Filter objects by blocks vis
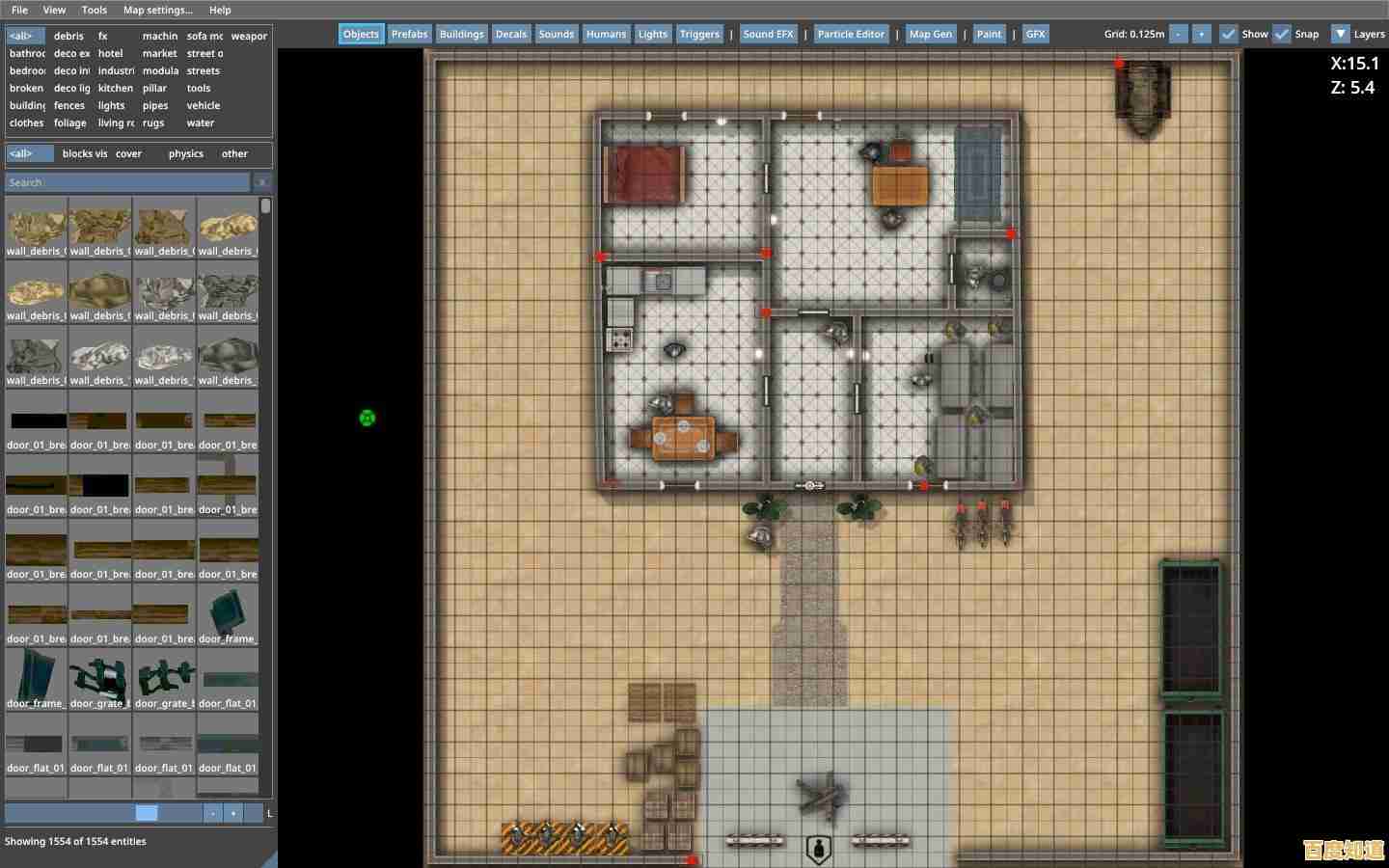The height and width of the screenshot is (868, 1389). (x=85, y=153)
